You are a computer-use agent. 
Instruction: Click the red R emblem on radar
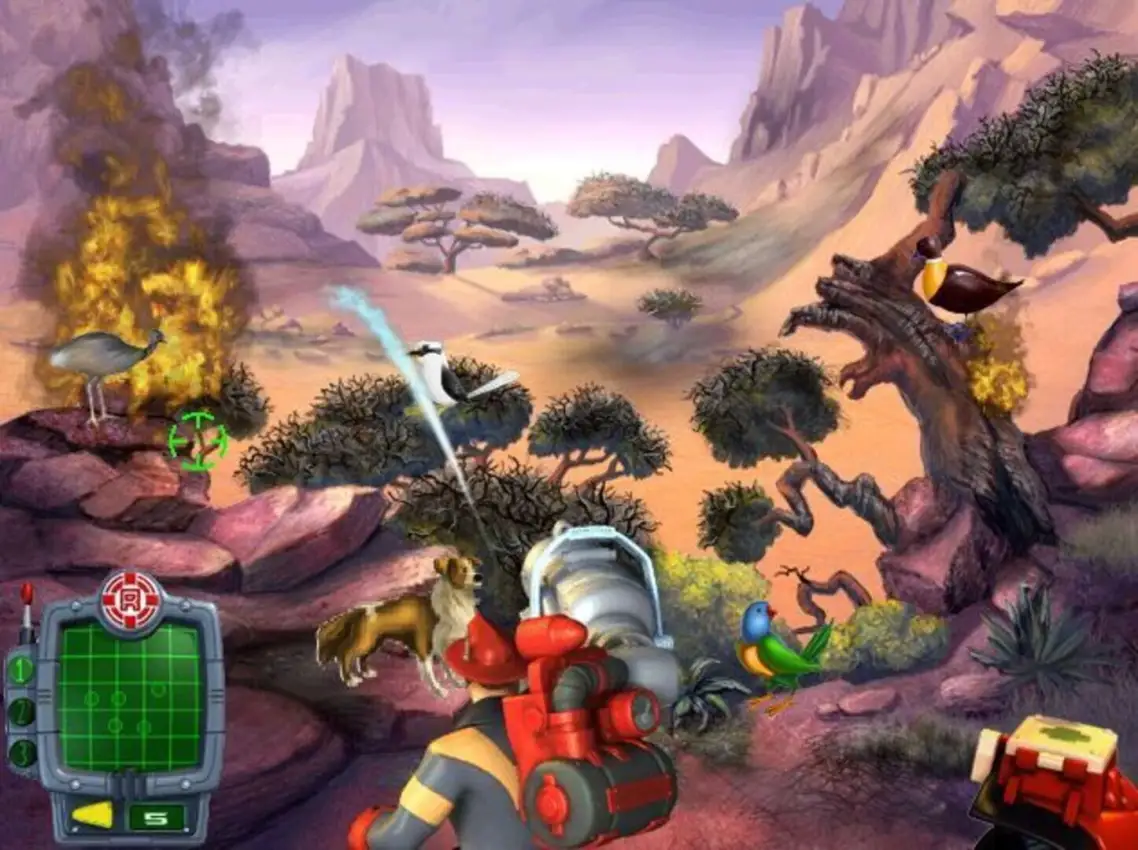(x=131, y=600)
